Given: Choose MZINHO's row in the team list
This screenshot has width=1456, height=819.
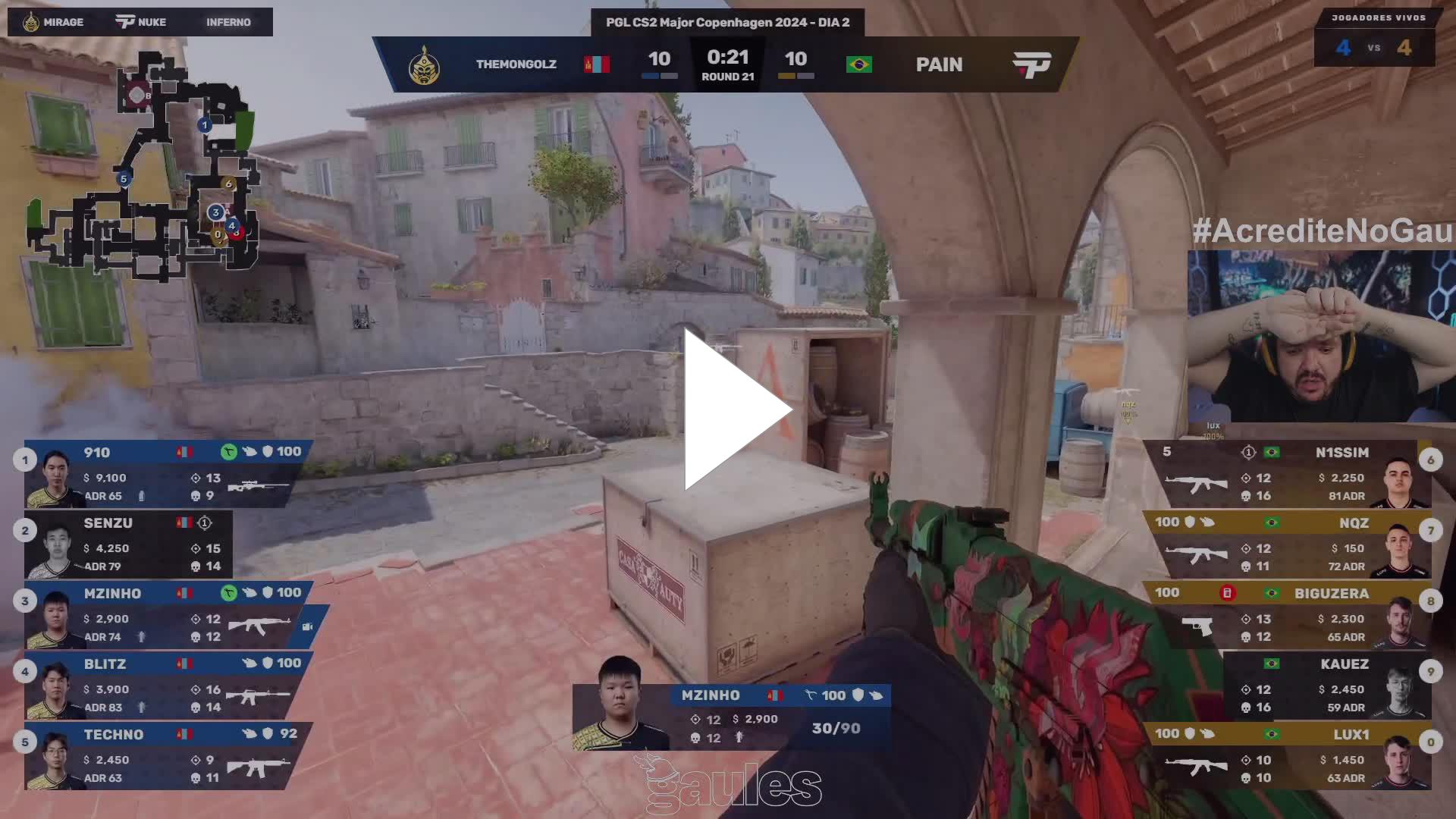Looking at the screenshot, I should click(x=167, y=615).
